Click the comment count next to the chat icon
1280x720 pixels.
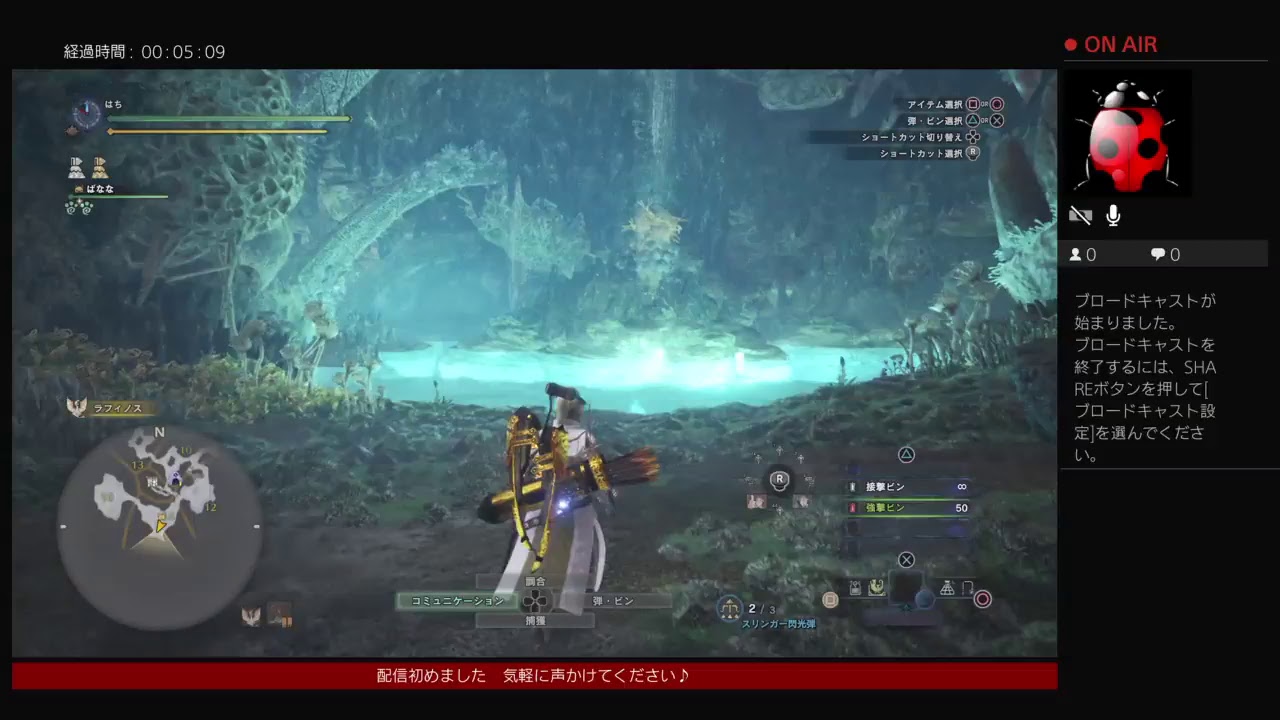point(1162,254)
